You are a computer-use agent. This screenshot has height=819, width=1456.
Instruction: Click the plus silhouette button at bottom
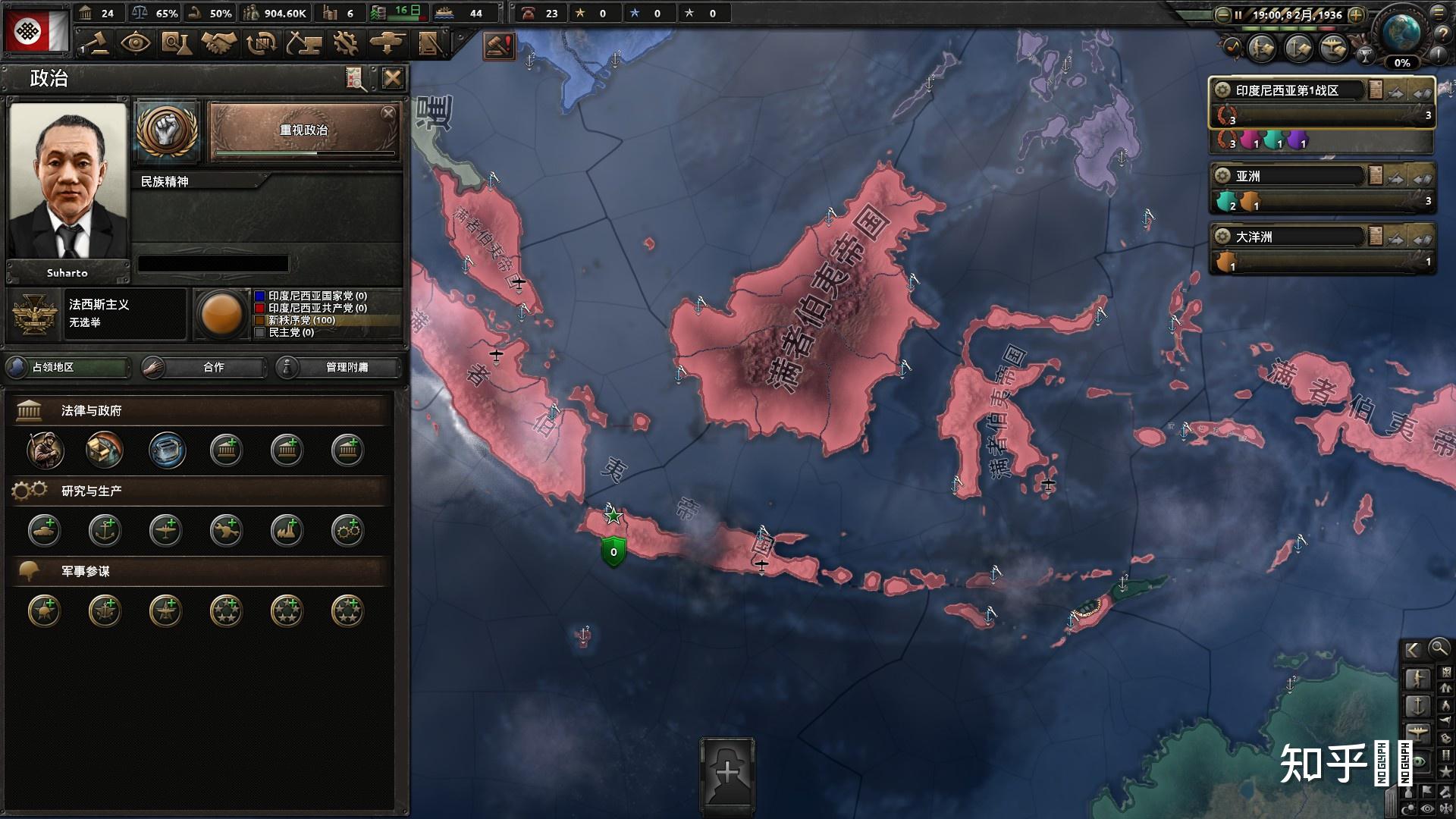727,773
